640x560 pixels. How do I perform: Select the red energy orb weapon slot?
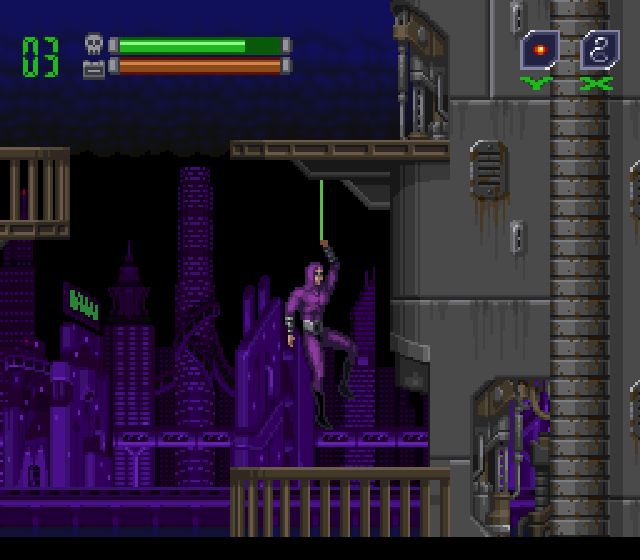(x=539, y=49)
